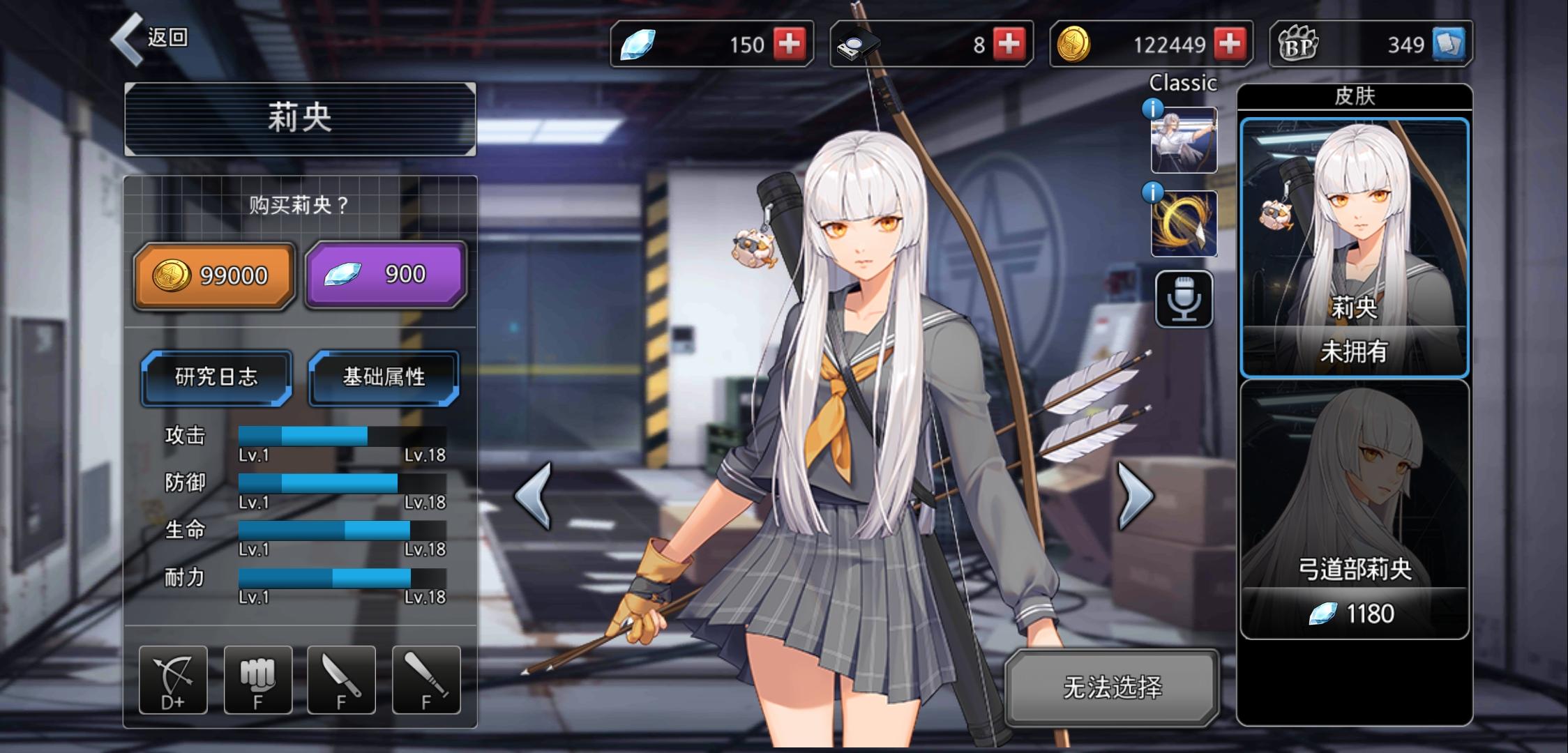Viewport: 1568px width, 753px height.
Task: Click the info toggle on the Classic pose thumbnail
Action: tap(1152, 107)
